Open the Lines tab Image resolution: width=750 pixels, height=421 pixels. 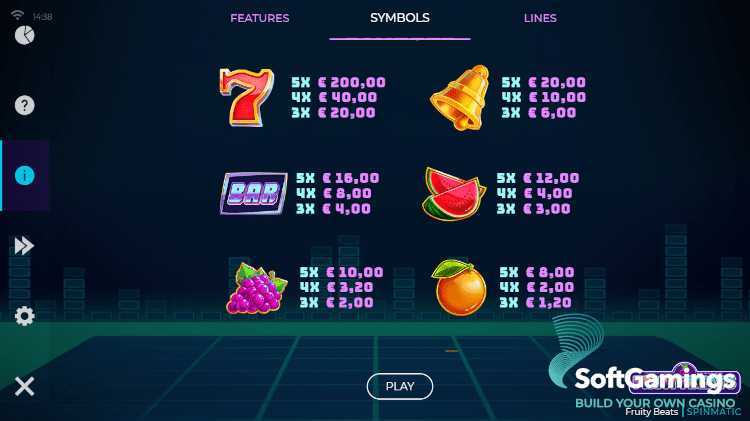point(540,18)
